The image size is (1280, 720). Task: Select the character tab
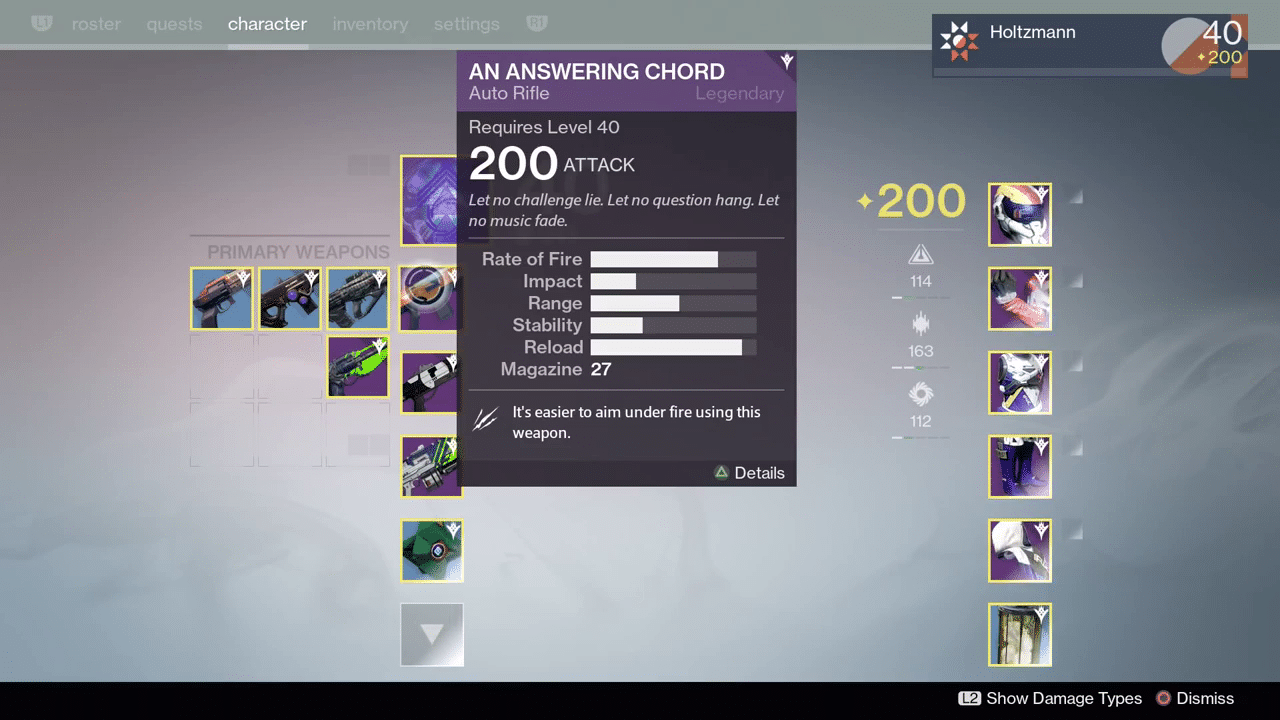click(267, 24)
